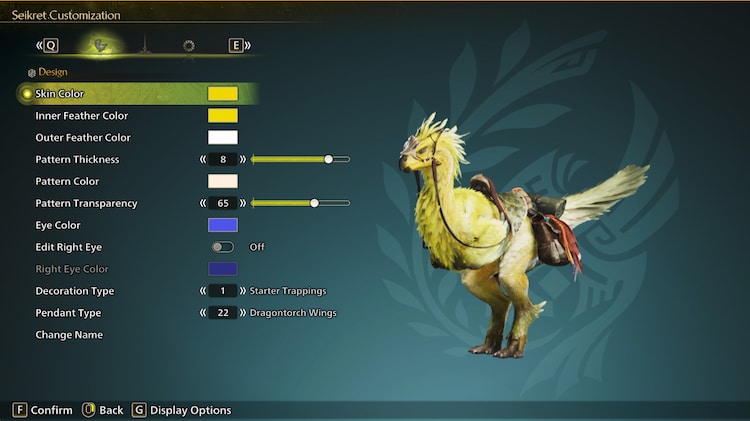This screenshot has width=750, height=421.
Task: Increase Pattern Thickness with its right arrow
Action: (x=242, y=160)
